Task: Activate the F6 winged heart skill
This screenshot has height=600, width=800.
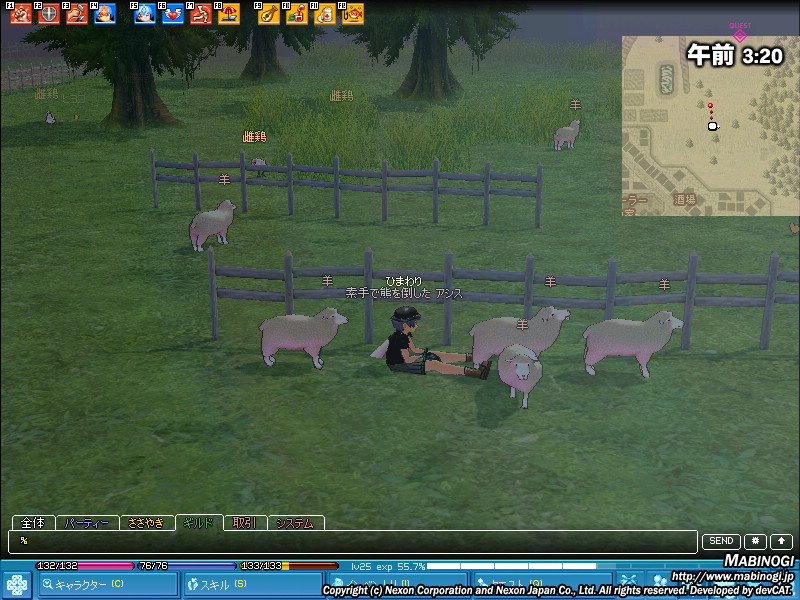Action: [x=172, y=14]
